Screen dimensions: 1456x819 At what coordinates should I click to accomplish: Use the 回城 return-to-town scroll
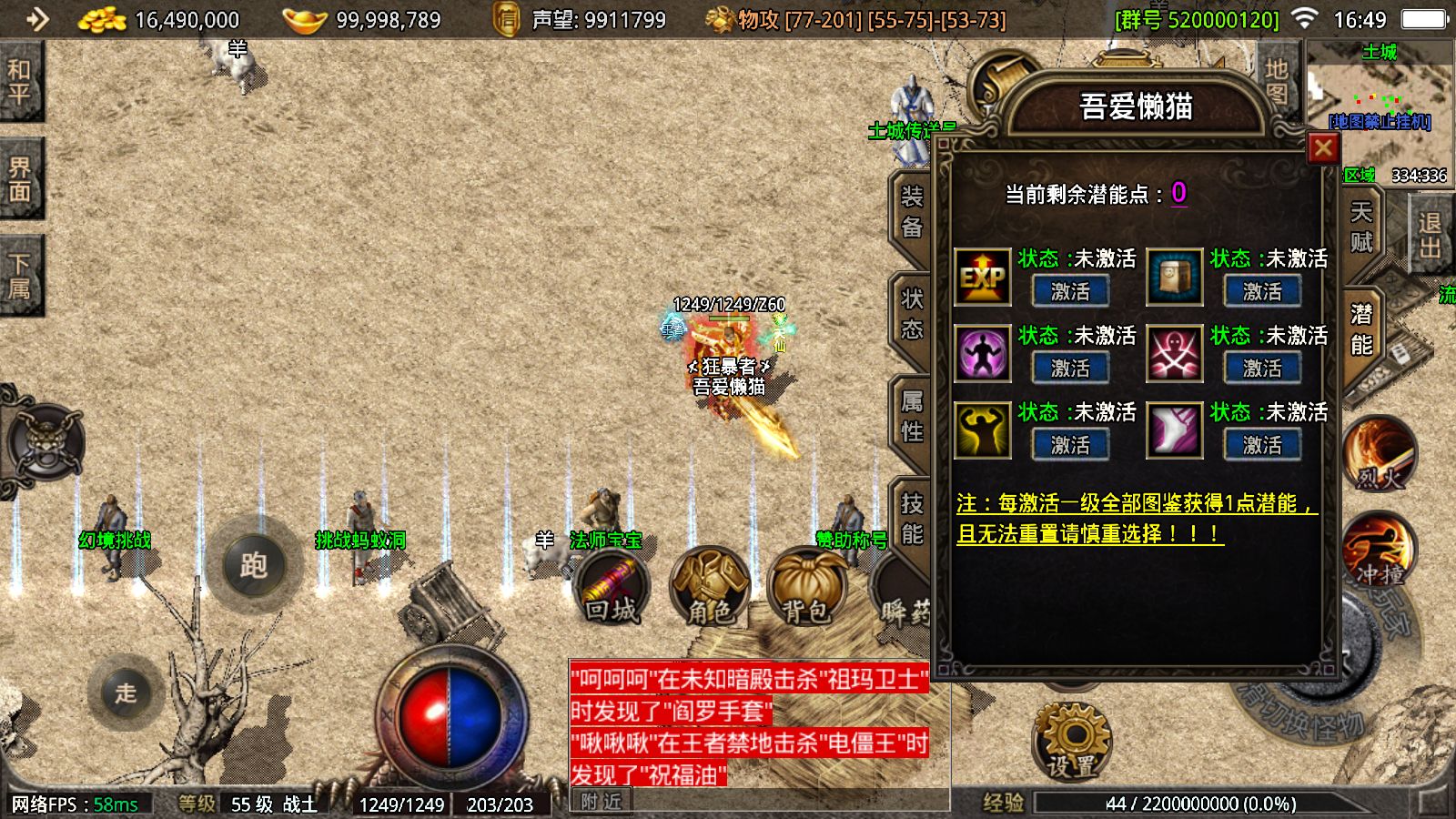pos(612,587)
